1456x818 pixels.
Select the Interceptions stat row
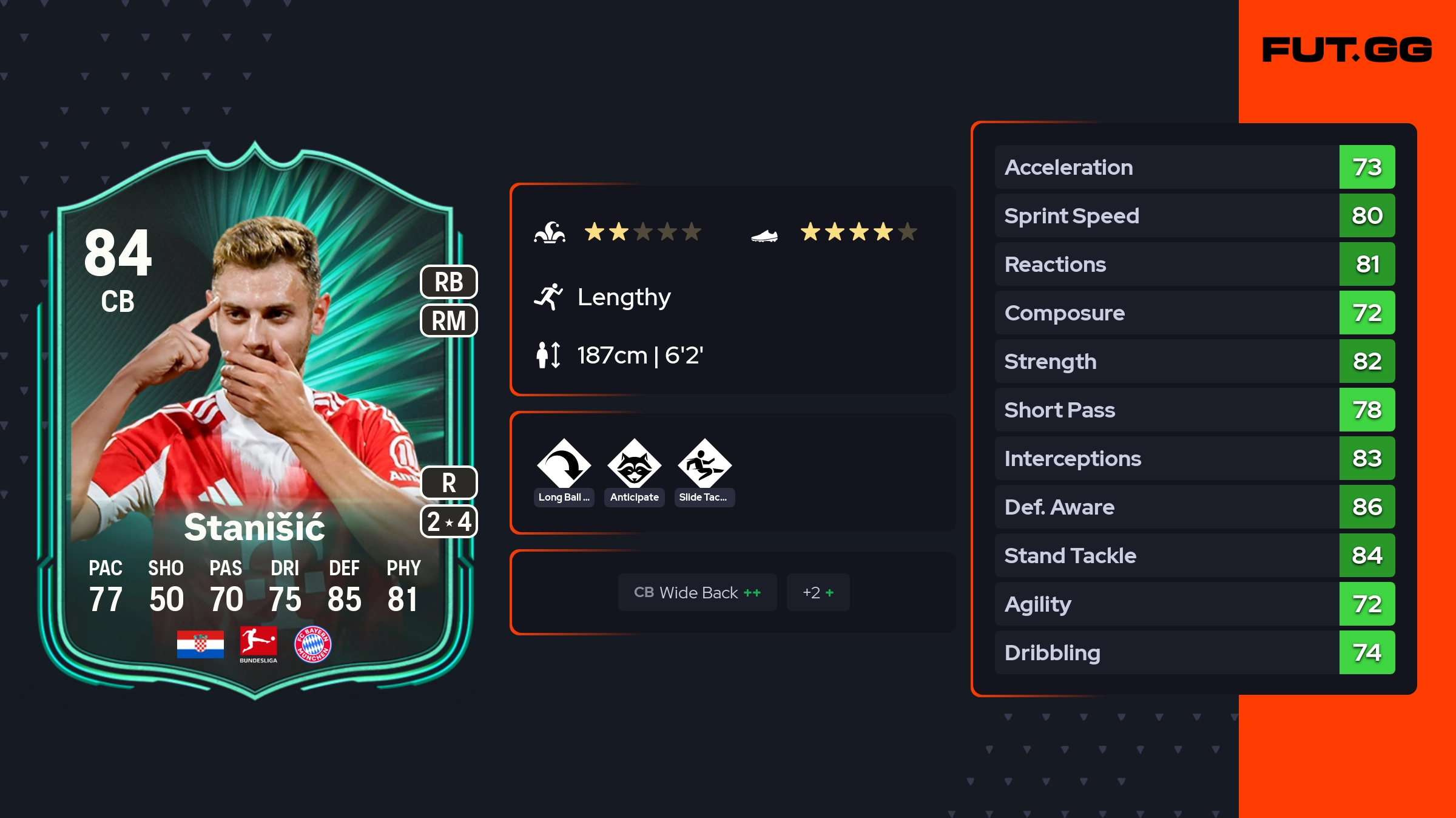1194,458
